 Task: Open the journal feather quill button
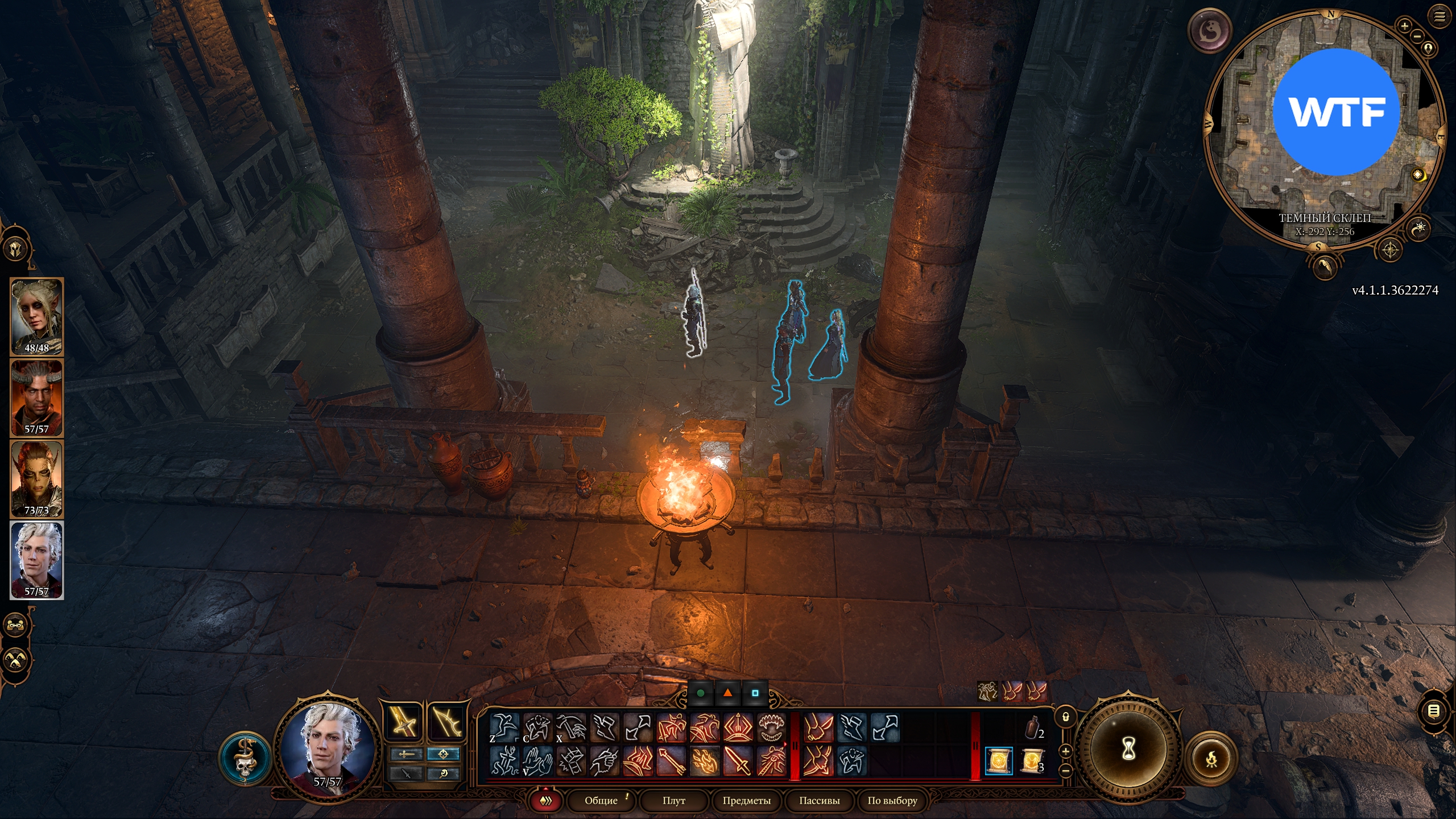pos(1325,266)
